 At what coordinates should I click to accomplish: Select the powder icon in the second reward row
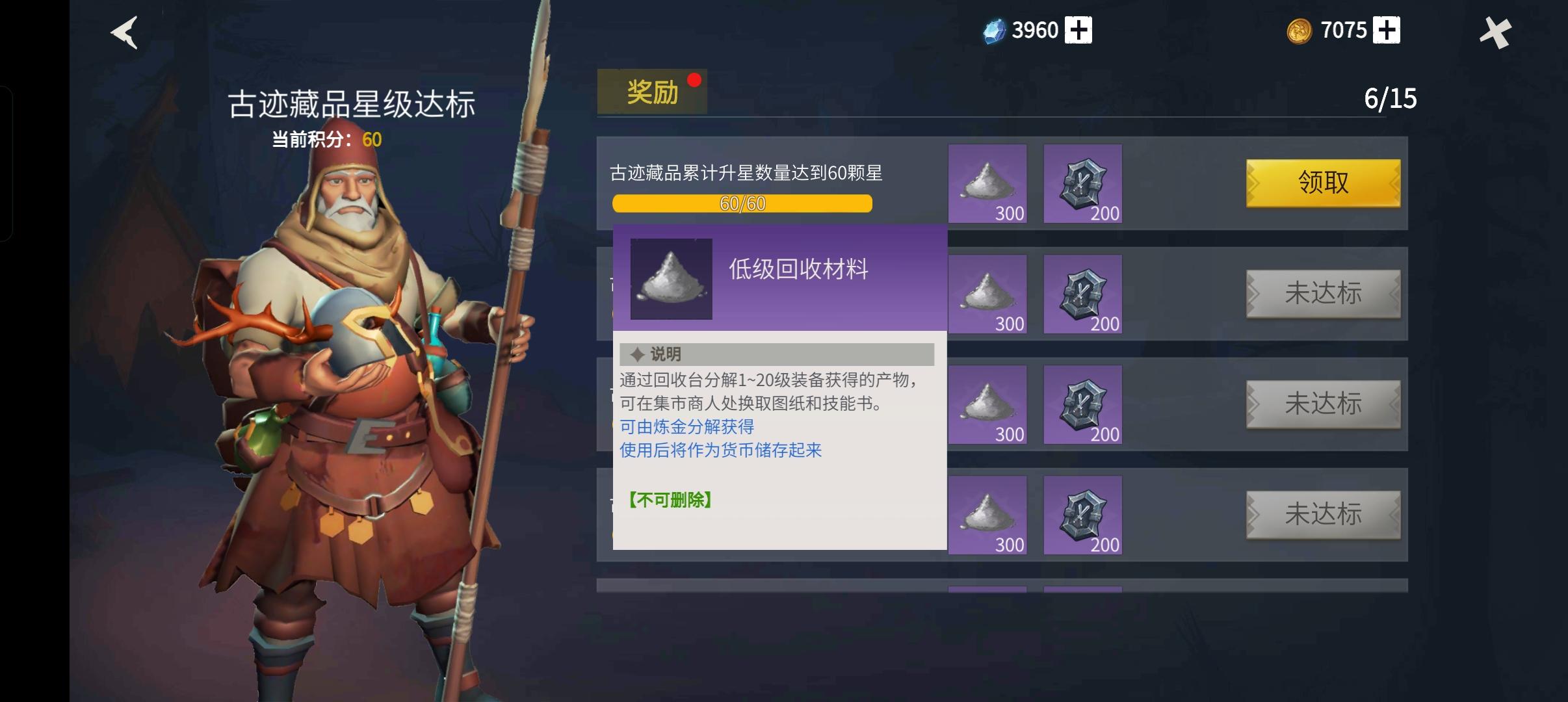(987, 294)
